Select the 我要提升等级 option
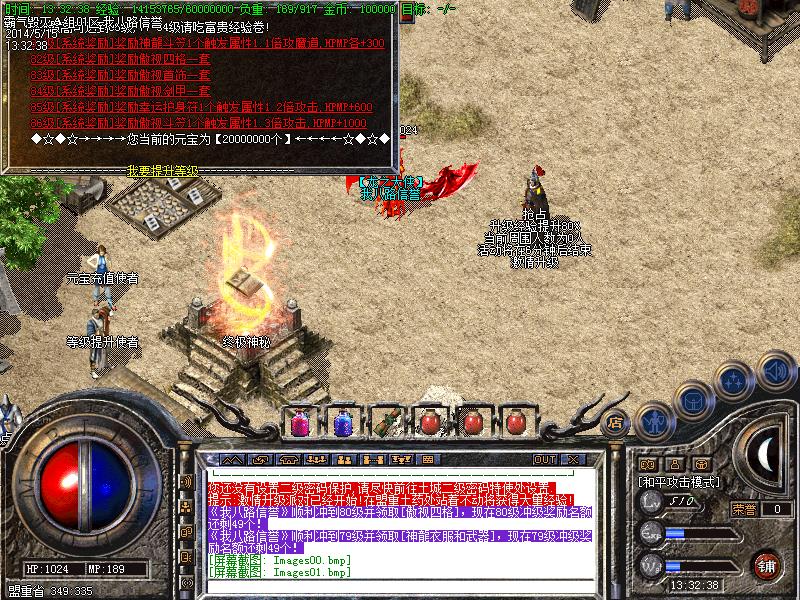 point(162,171)
